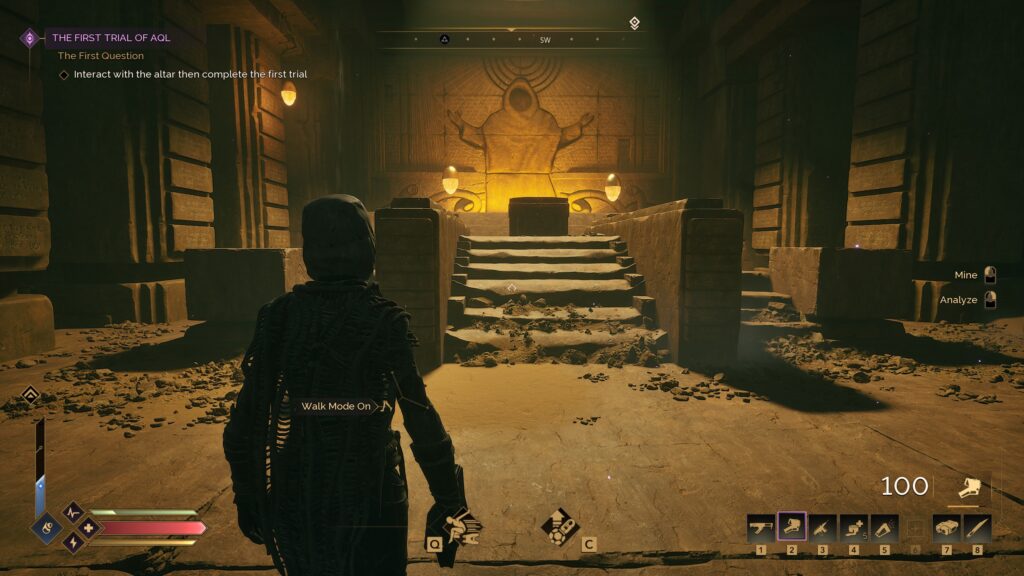Select the highlighted cutteray tool slot
The image size is (1024, 576).
(792, 527)
